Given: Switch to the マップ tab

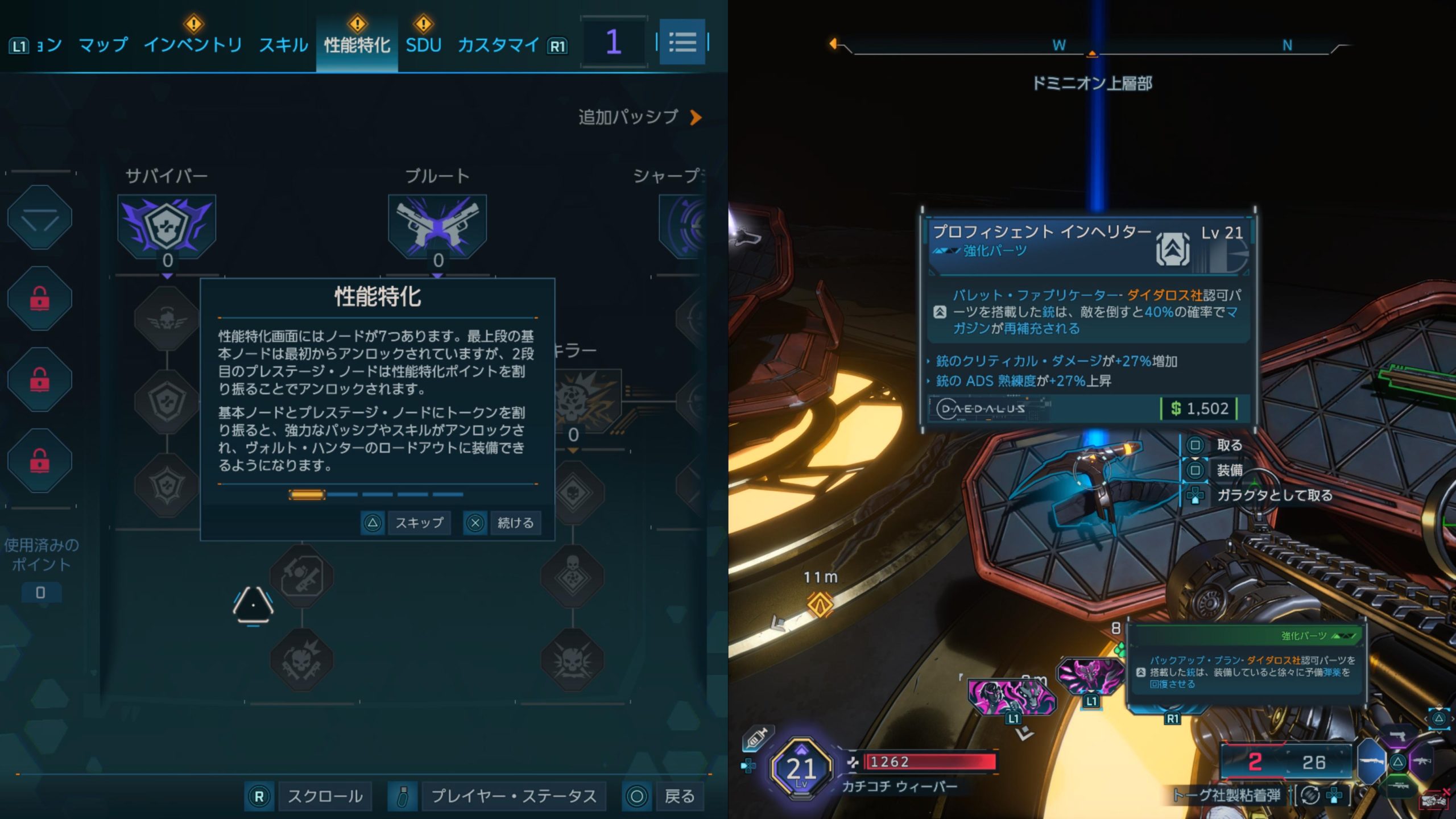Looking at the screenshot, I should [103, 45].
